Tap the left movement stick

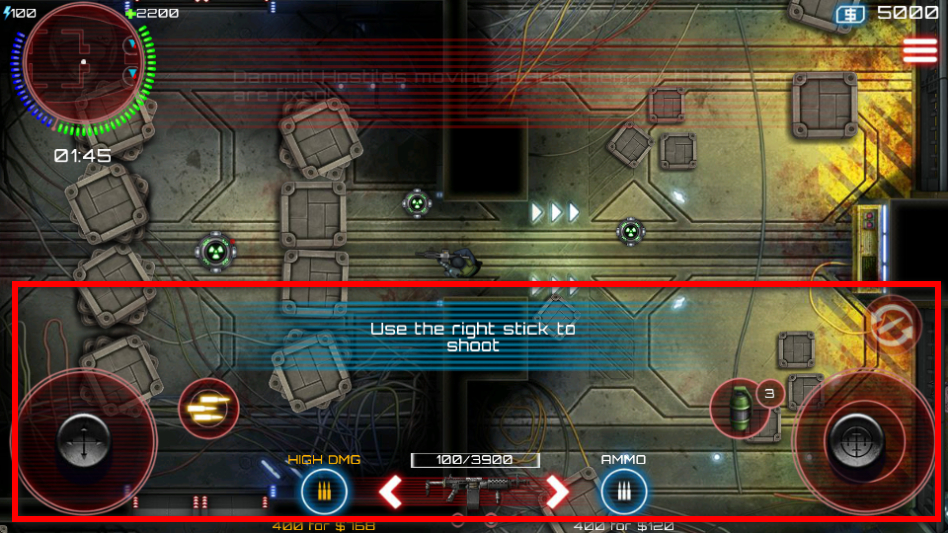click(x=83, y=439)
